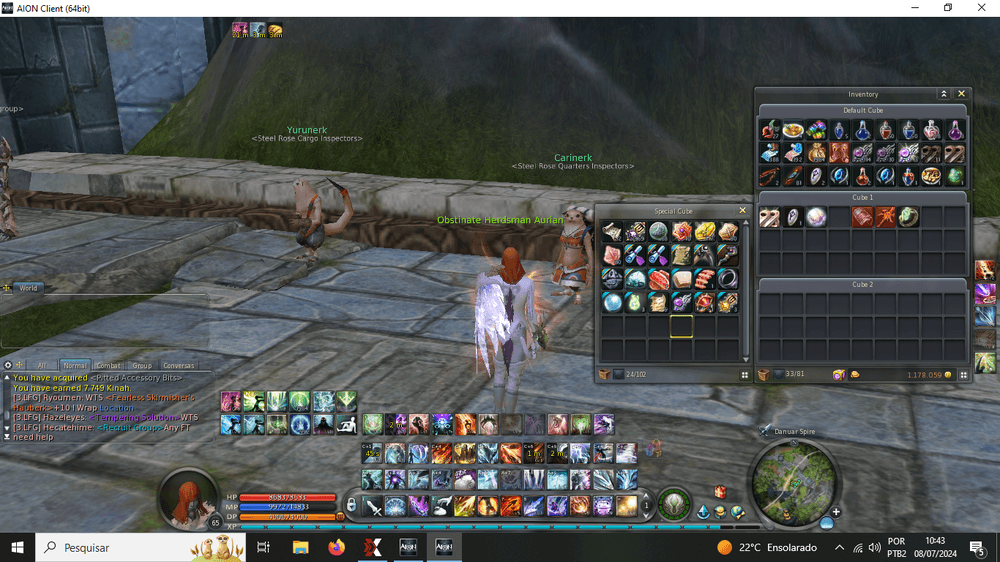Open the Group chat tab

click(142, 366)
